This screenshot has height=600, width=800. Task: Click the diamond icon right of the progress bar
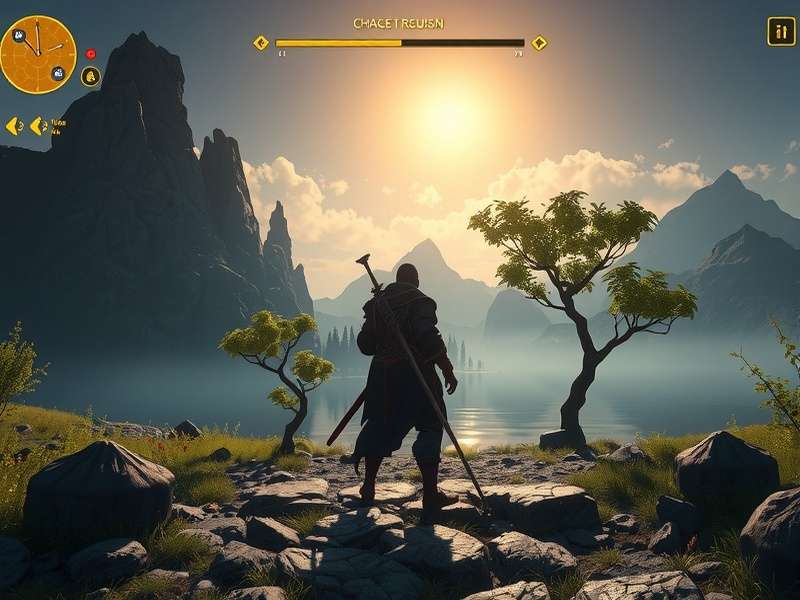tap(539, 43)
